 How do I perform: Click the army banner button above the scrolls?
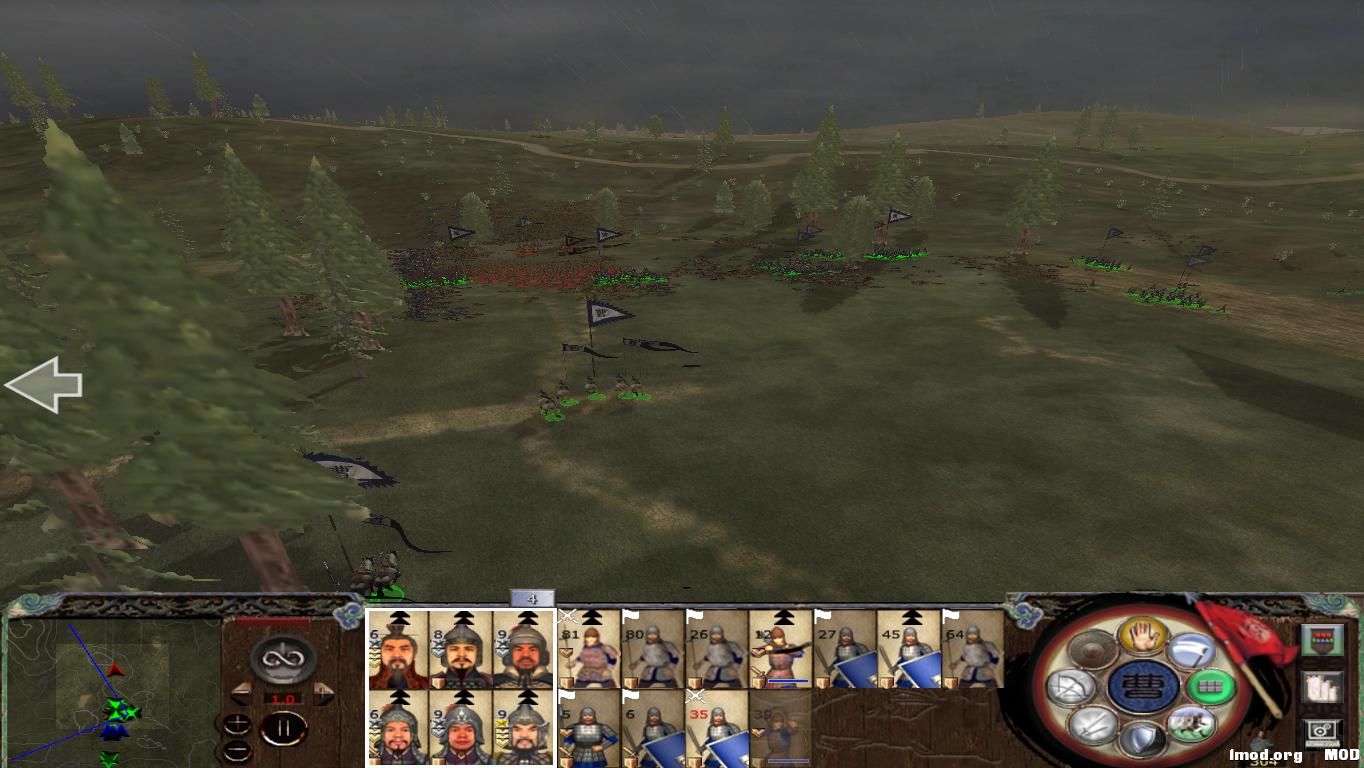pyautogui.click(x=1322, y=640)
